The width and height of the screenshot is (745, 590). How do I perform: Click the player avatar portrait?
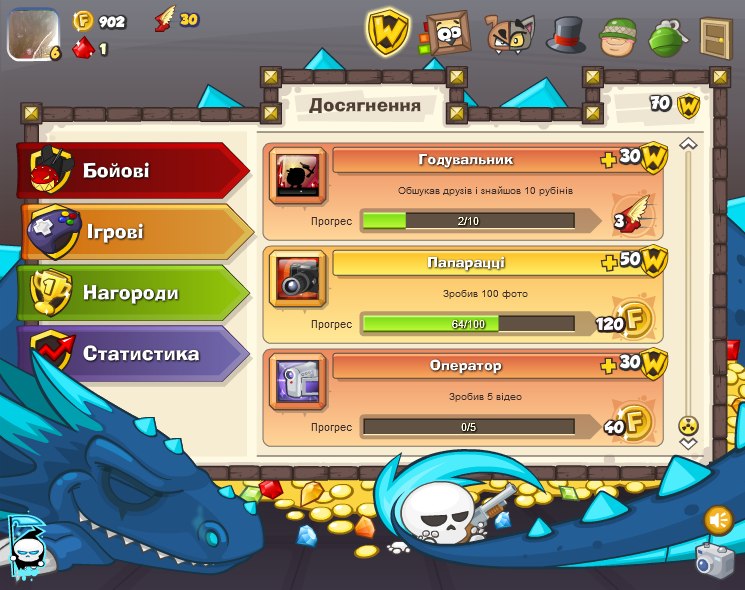coord(33,35)
